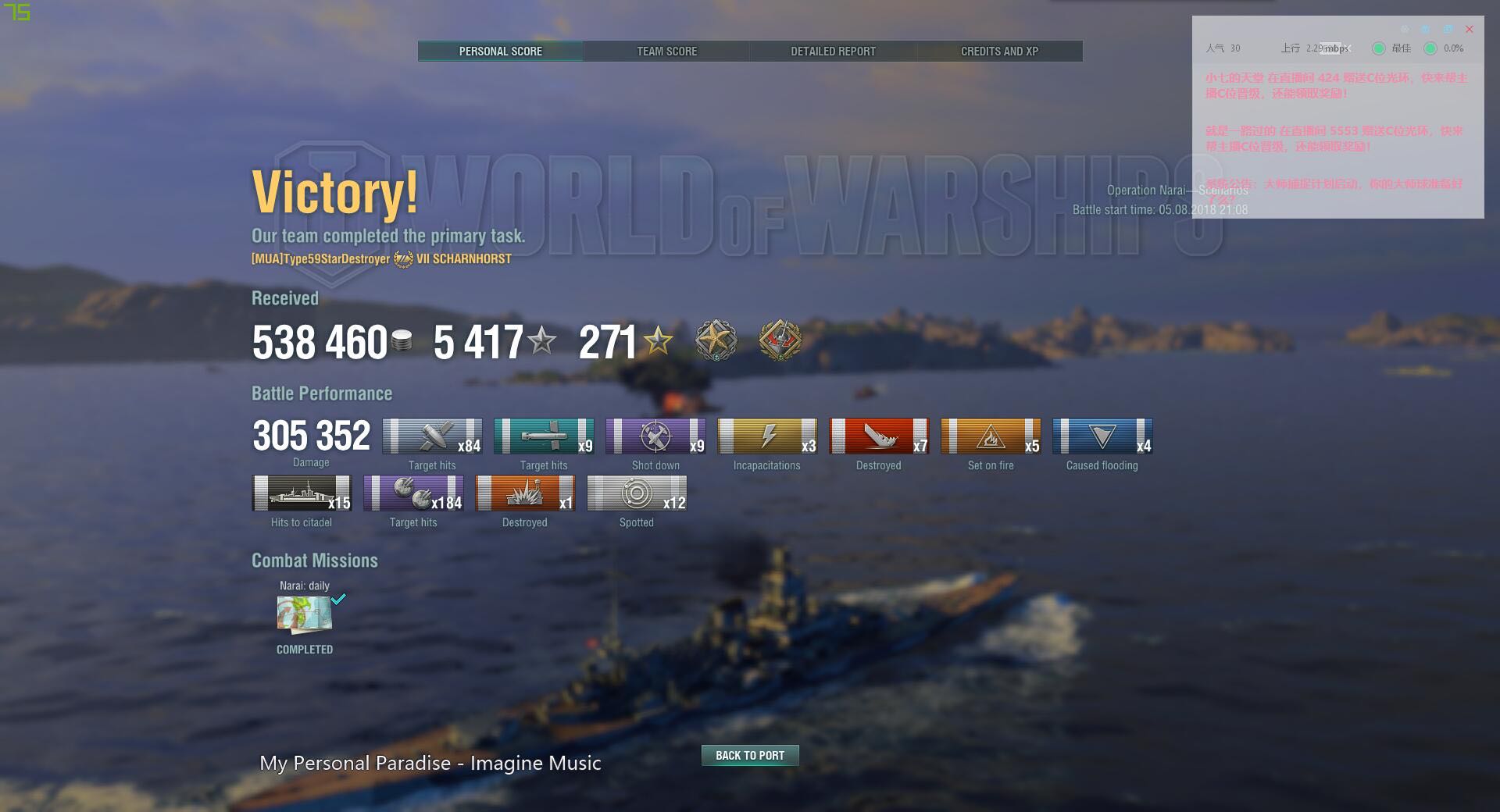The height and width of the screenshot is (812, 1500).
Task: Select the main battery Target hits x84 ribbon
Action: click(432, 436)
